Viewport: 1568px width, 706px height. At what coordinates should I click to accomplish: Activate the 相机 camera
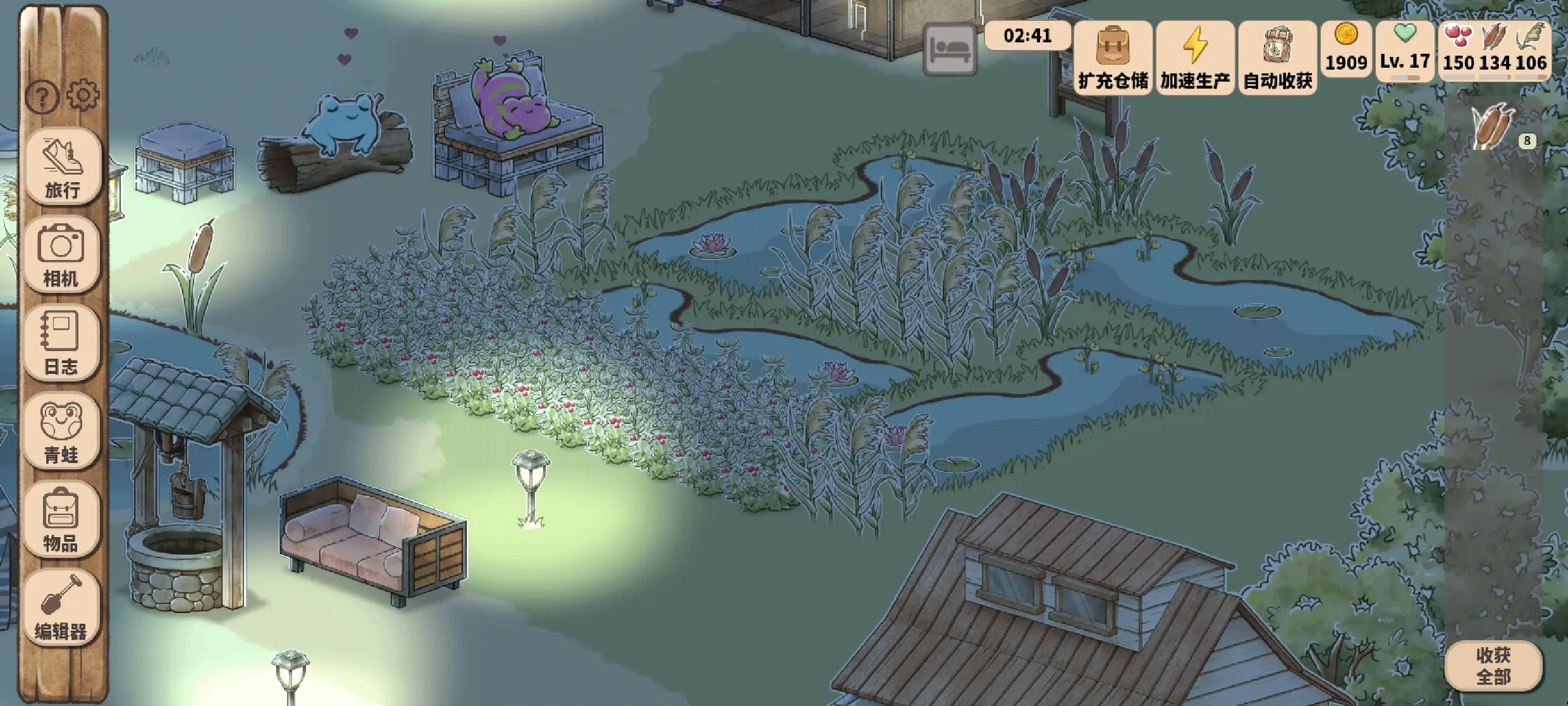pos(61,254)
